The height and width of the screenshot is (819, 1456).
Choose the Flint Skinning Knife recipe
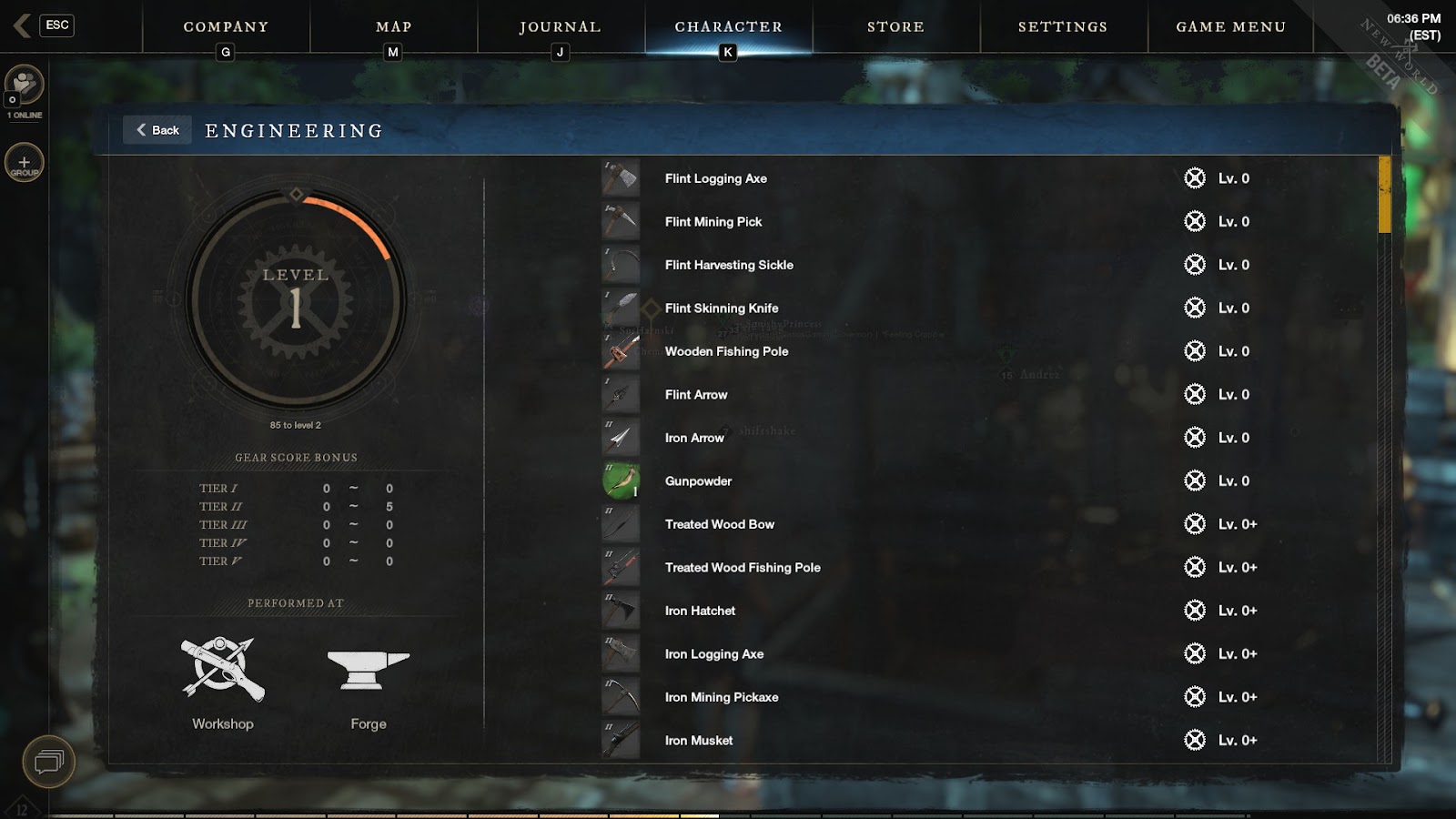point(721,308)
